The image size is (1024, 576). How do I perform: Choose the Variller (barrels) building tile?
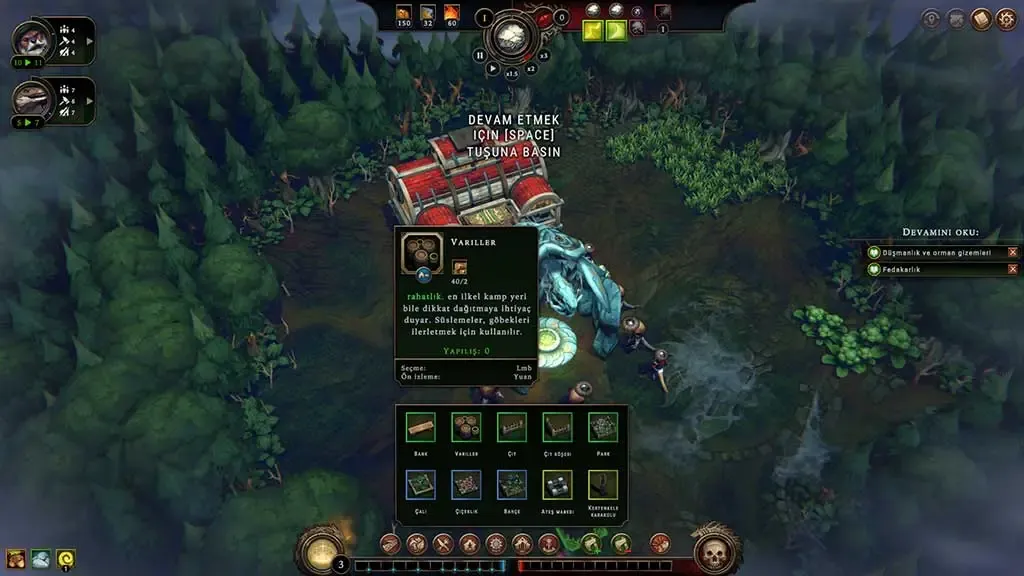(x=466, y=428)
